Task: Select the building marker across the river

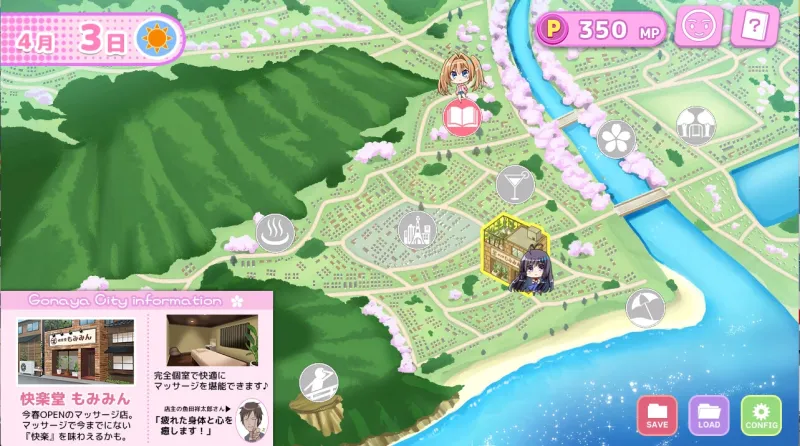Action: click(695, 126)
